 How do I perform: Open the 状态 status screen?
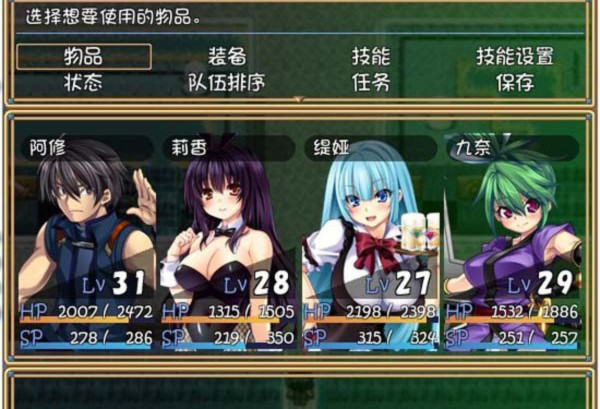click(x=84, y=82)
